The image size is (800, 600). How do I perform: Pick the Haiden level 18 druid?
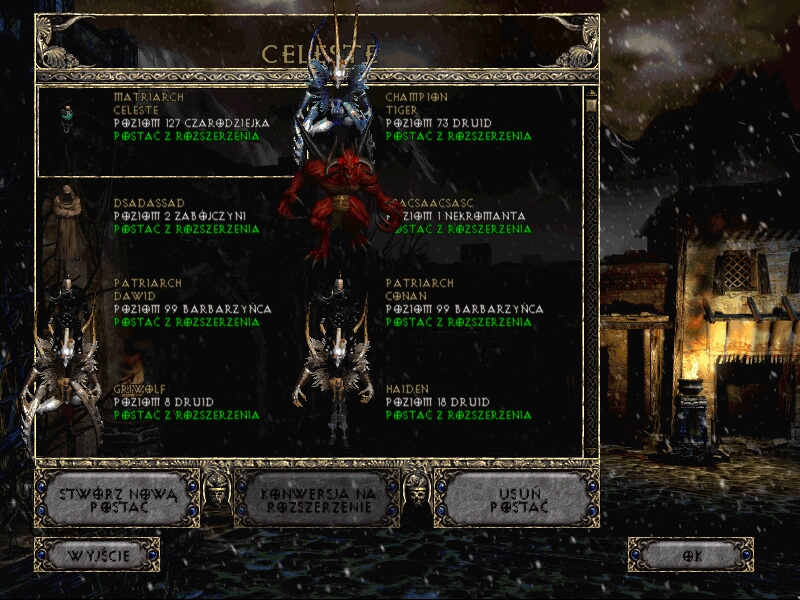(x=458, y=402)
